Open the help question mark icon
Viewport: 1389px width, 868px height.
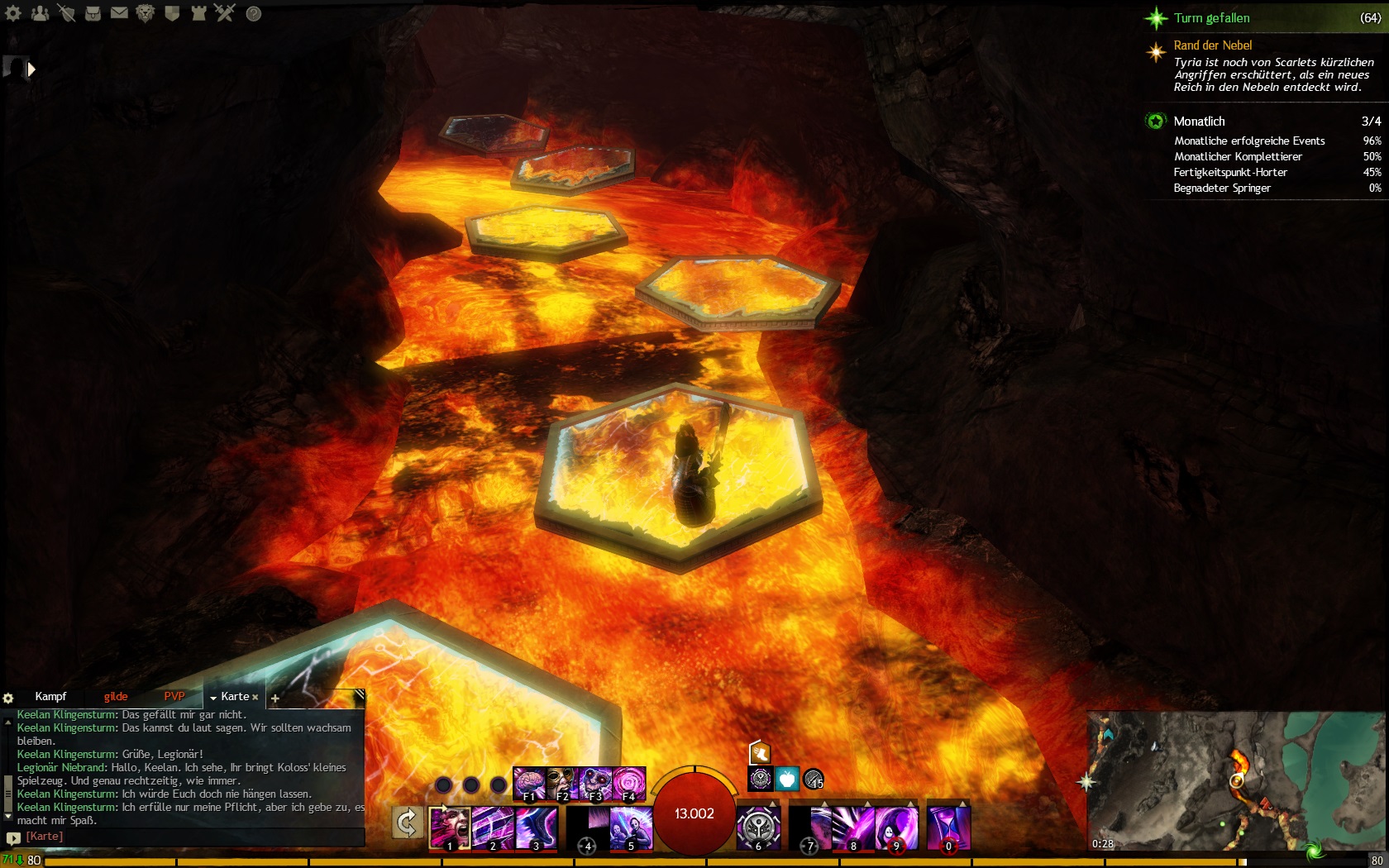tap(254, 13)
